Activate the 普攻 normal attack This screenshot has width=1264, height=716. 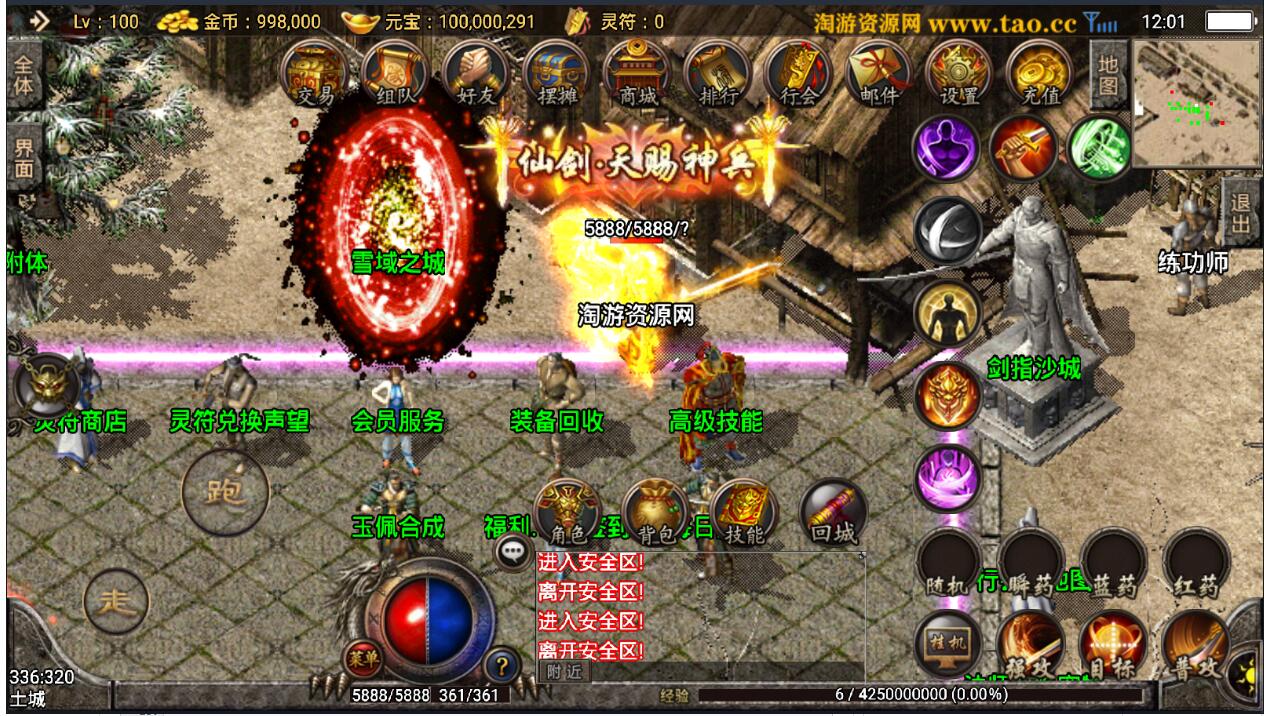[1195, 645]
